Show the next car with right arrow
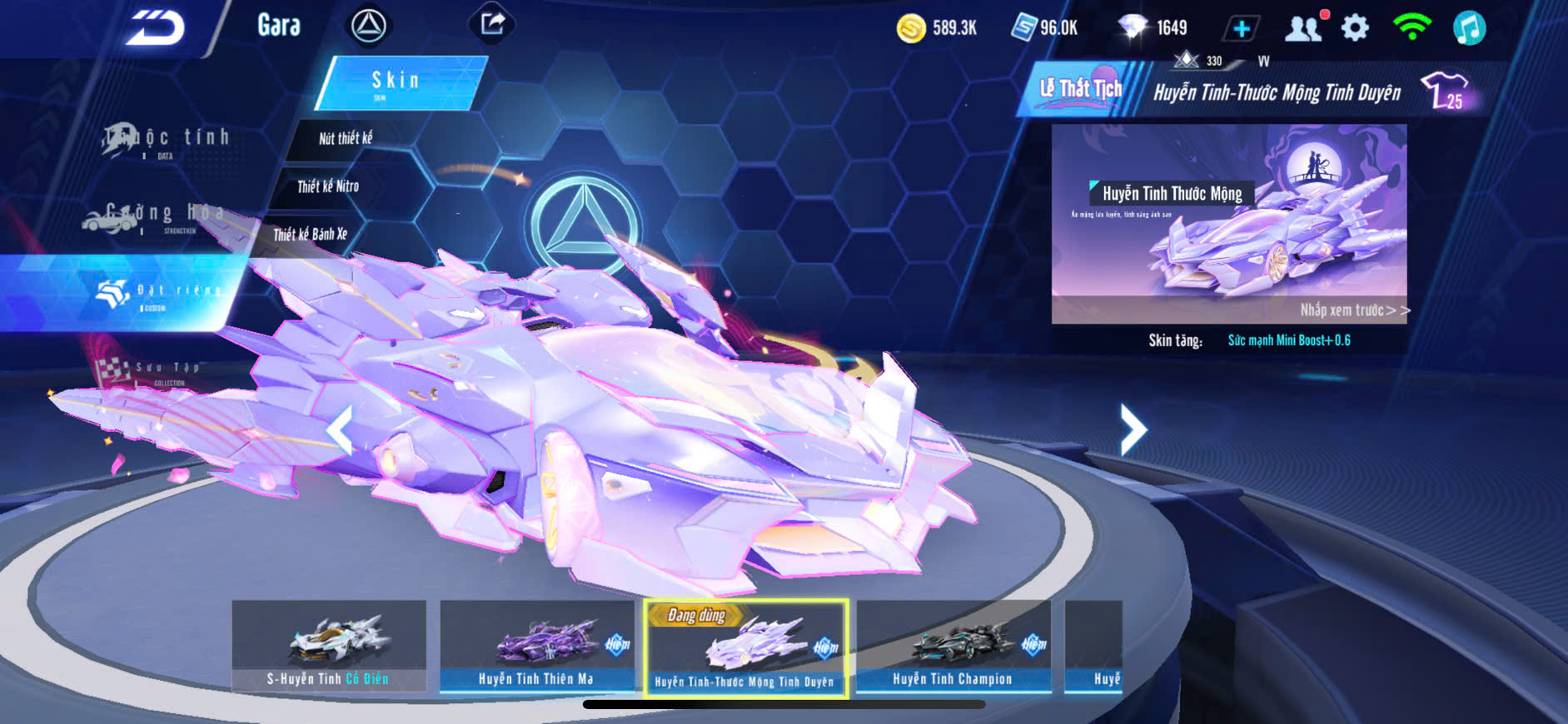The image size is (1568, 724). (x=1132, y=429)
